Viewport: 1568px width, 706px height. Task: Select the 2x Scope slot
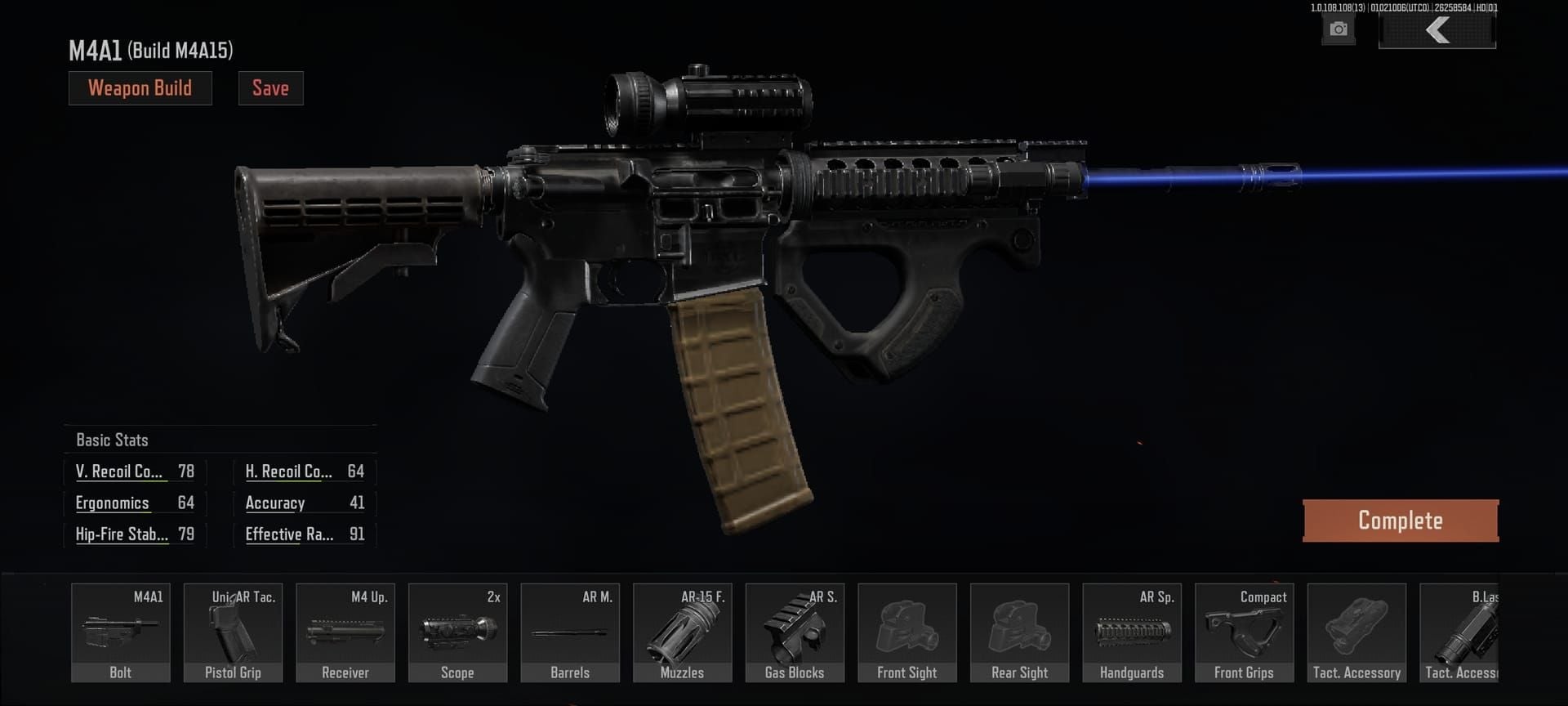click(x=457, y=632)
